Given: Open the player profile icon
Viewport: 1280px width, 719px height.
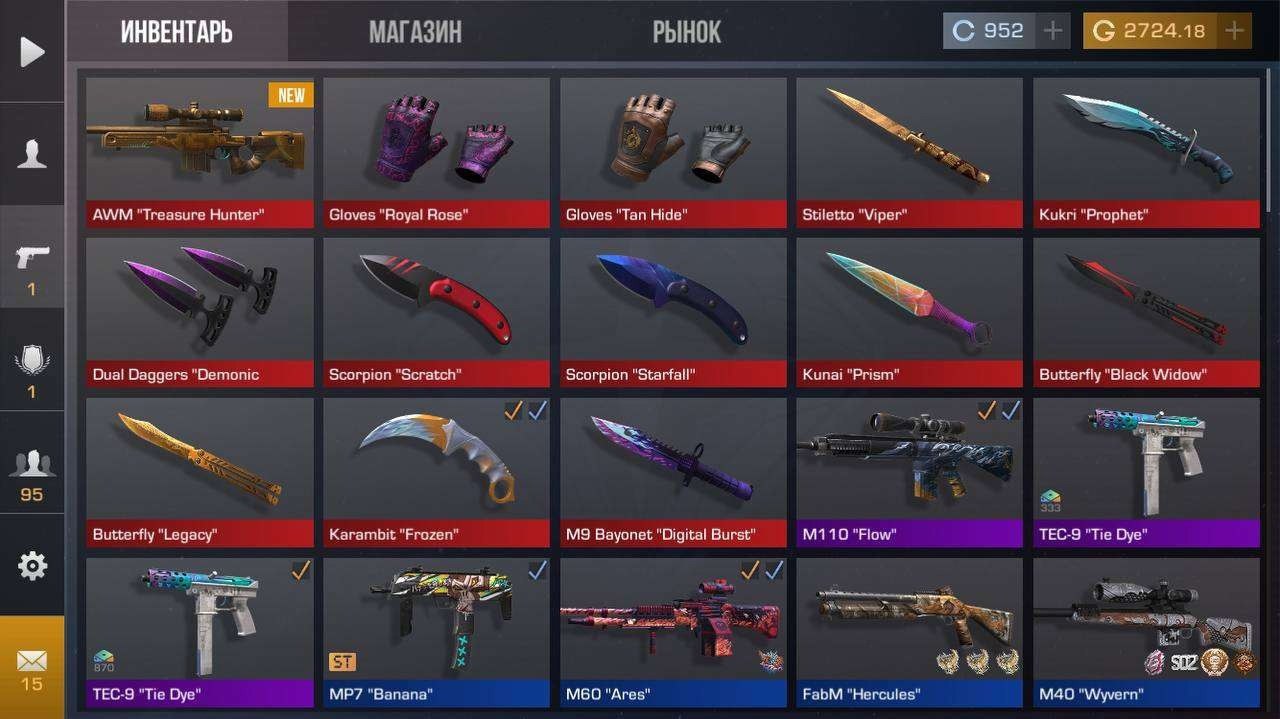Looking at the screenshot, I should point(32,154).
